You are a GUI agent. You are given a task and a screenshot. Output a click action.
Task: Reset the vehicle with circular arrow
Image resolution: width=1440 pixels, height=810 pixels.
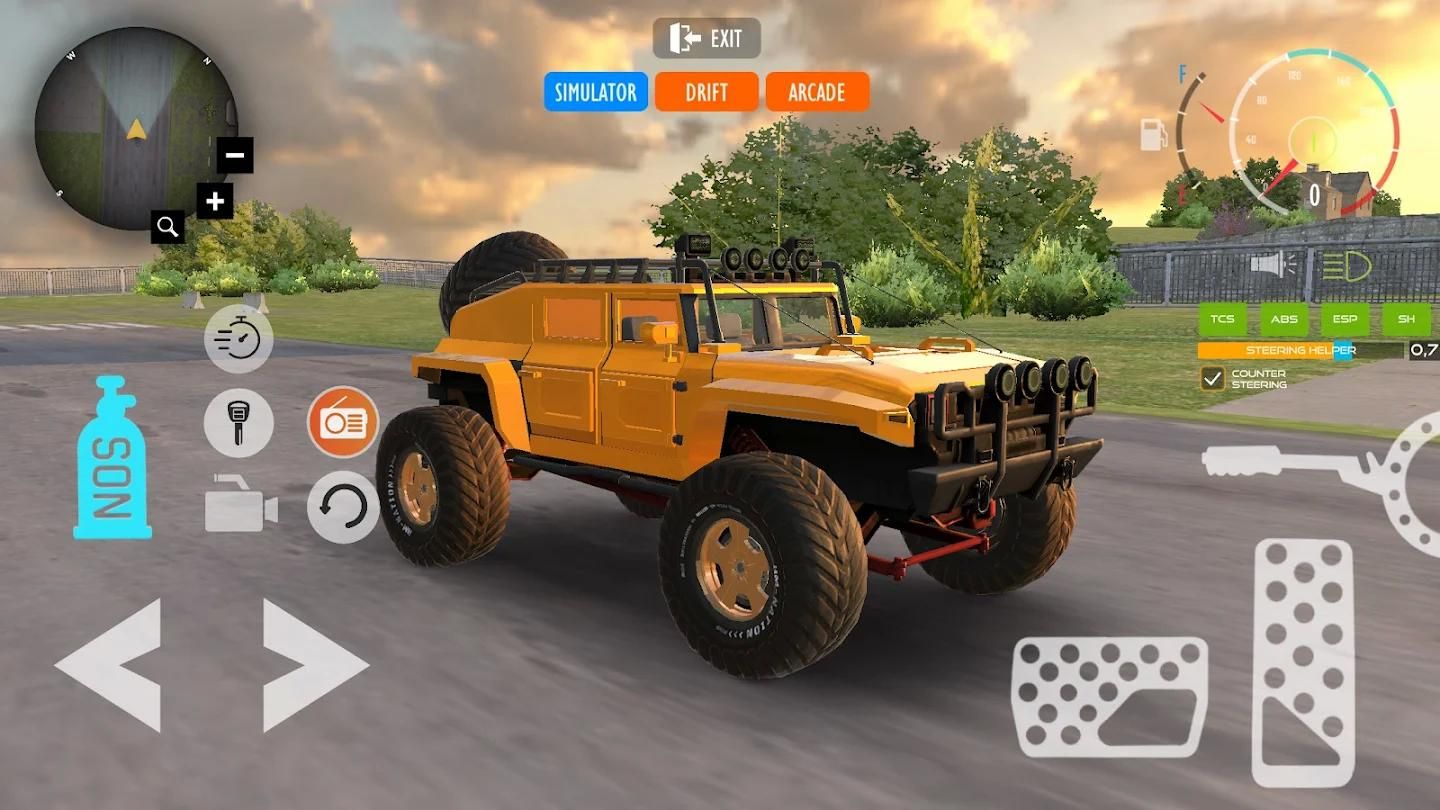click(343, 506)
